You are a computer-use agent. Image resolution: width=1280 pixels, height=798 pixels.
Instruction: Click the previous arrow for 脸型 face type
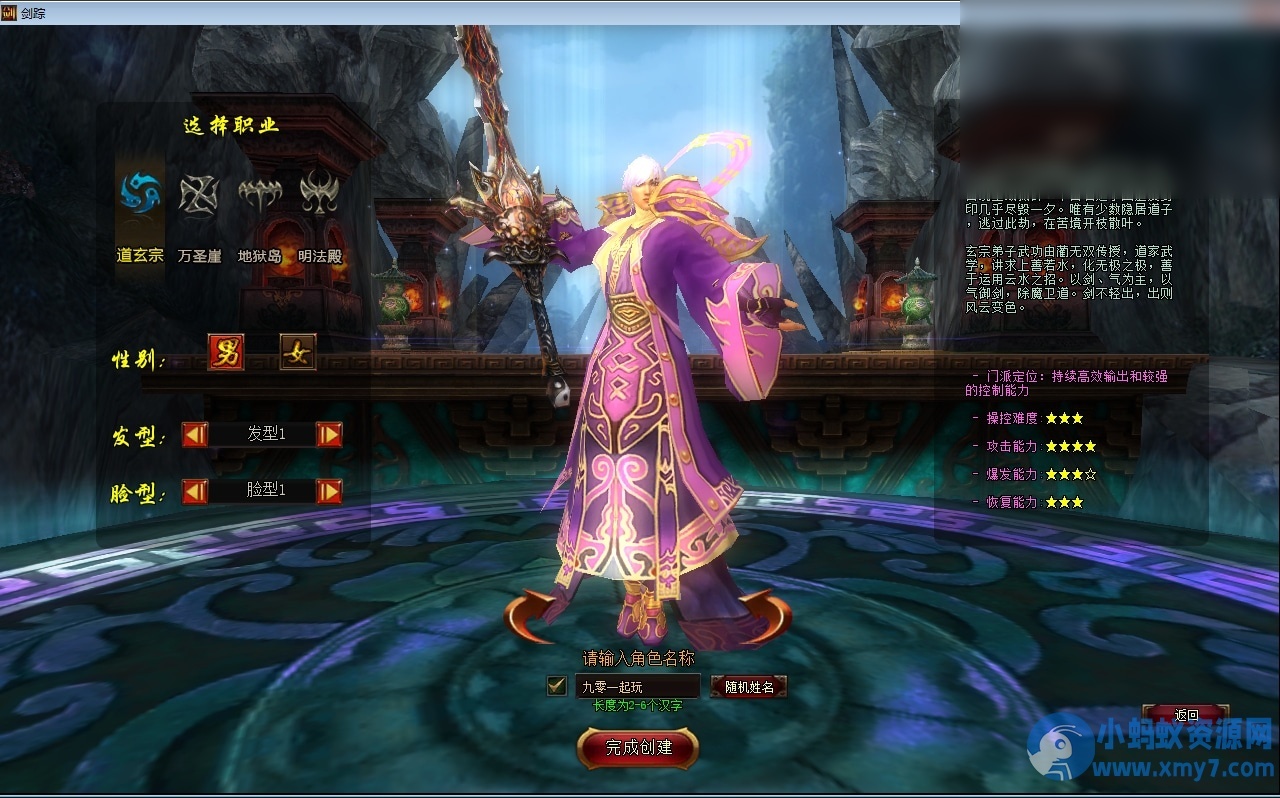pos(193,491)
